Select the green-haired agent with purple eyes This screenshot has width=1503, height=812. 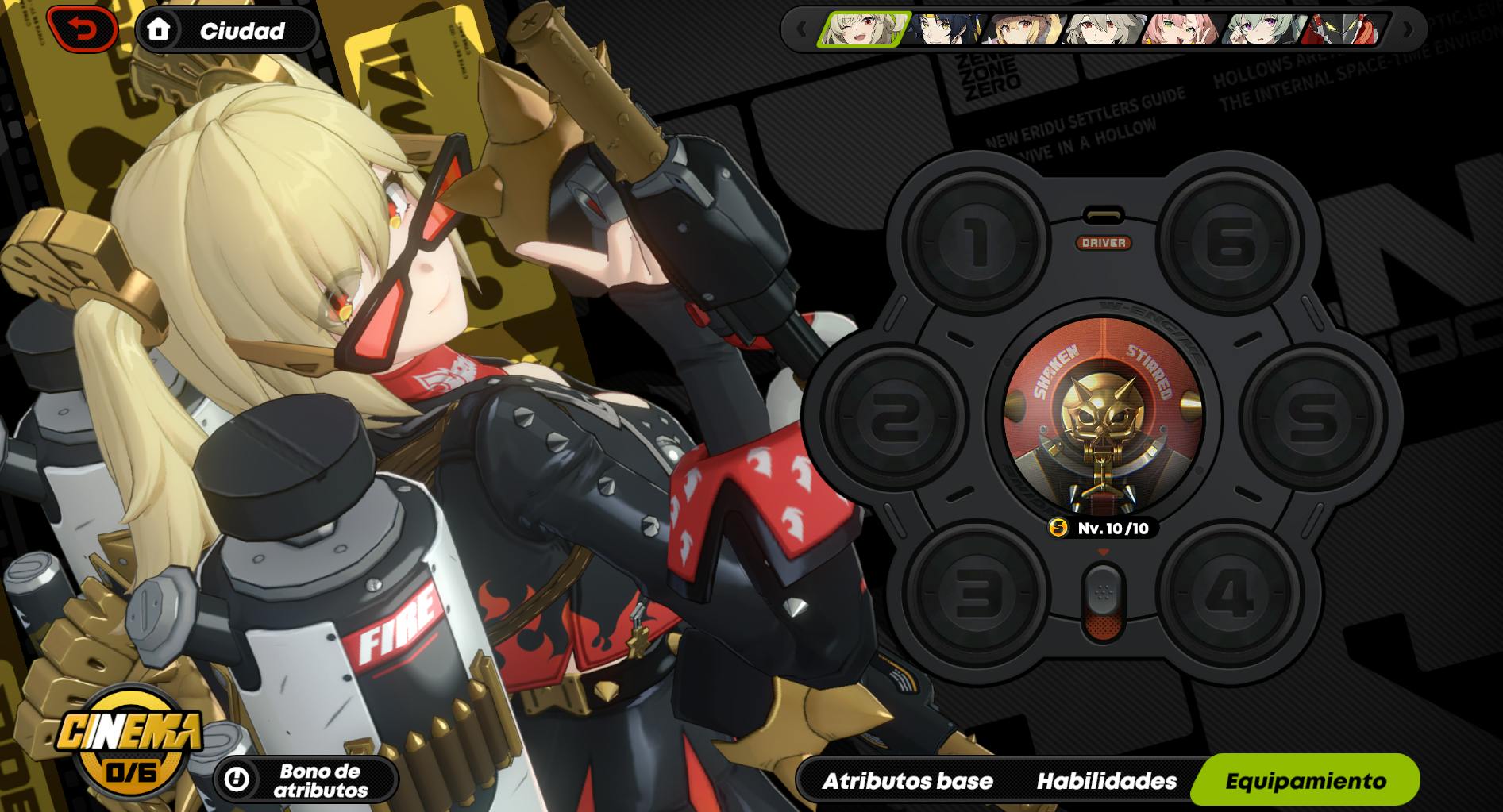click(x=1262, y=30)
